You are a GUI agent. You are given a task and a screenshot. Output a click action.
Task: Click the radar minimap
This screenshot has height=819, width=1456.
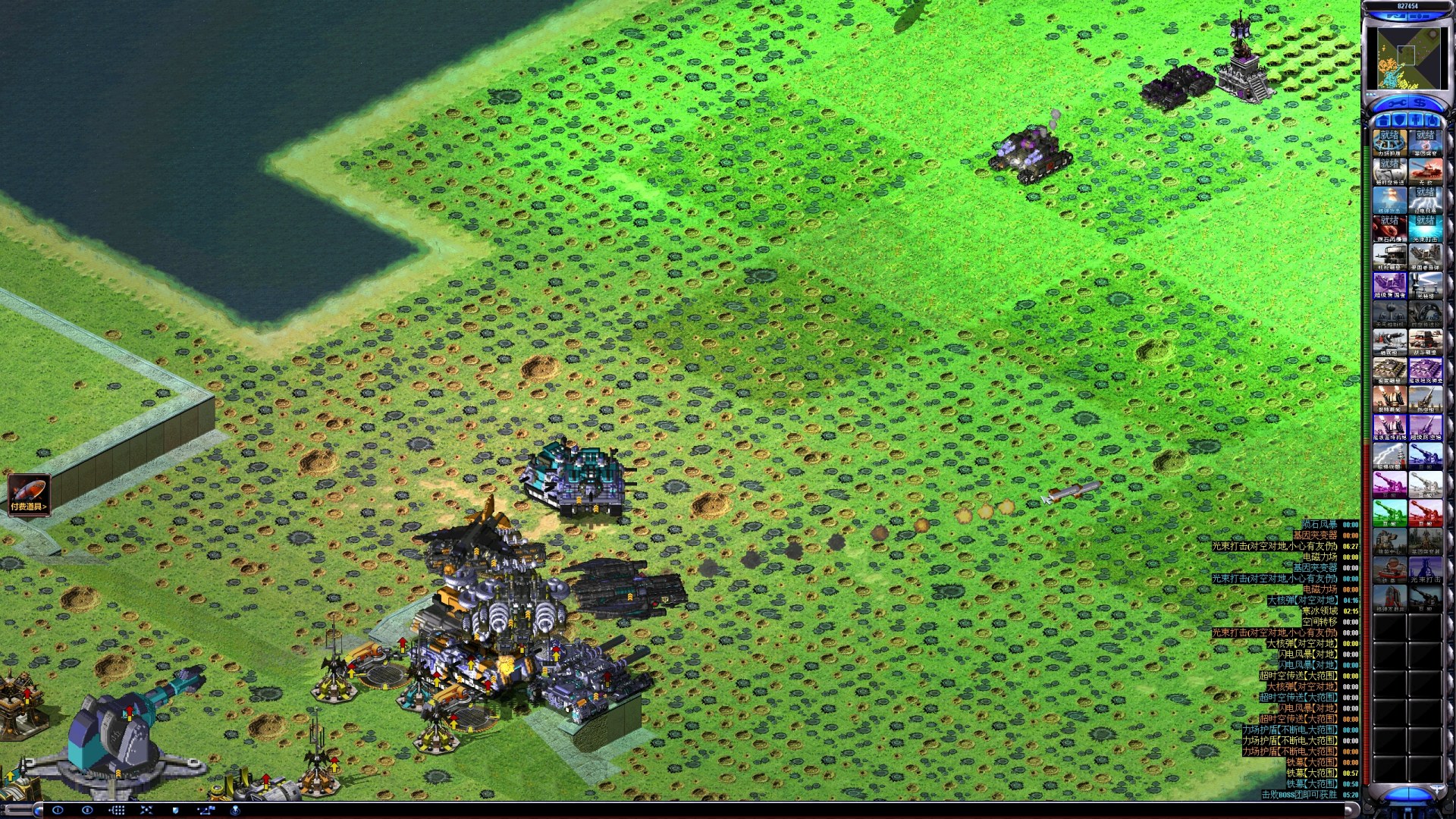tap(1408, 57)
